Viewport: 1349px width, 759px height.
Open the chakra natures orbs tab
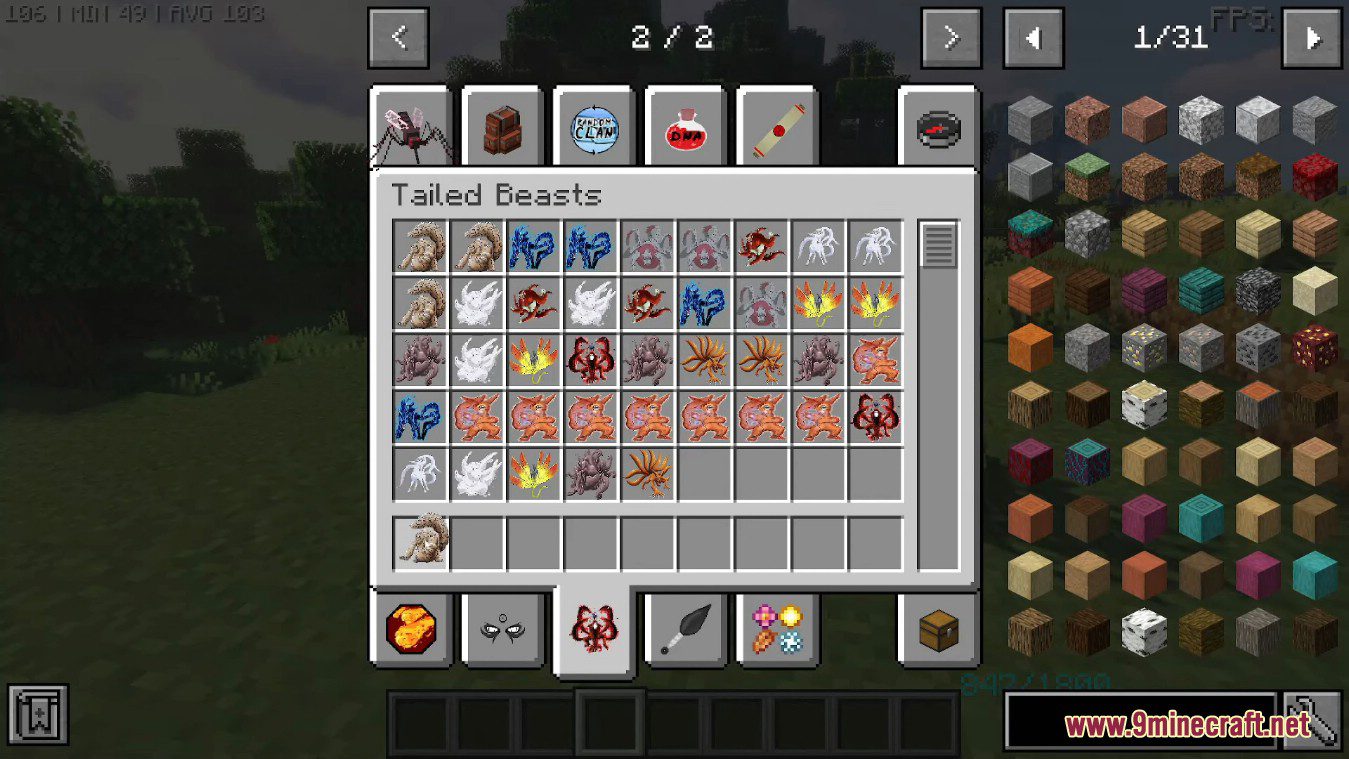[779, 629]
